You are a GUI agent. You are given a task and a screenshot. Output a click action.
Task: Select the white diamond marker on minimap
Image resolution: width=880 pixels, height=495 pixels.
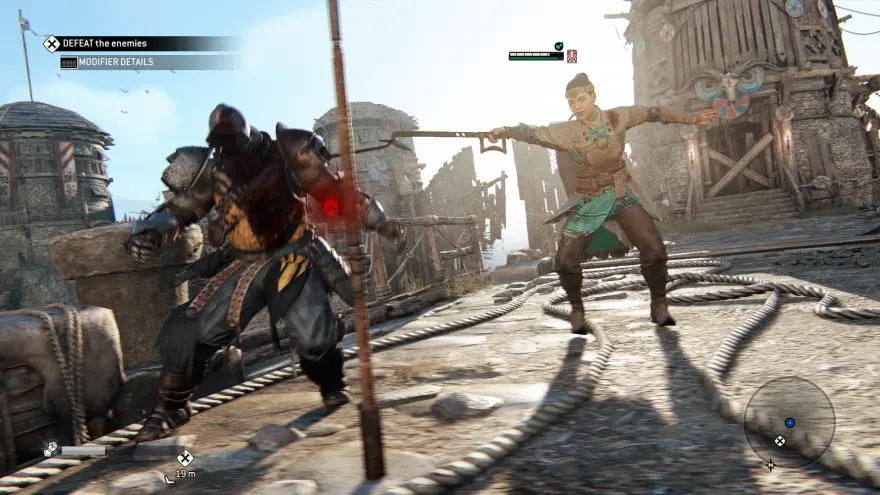[x=779, y=441]
